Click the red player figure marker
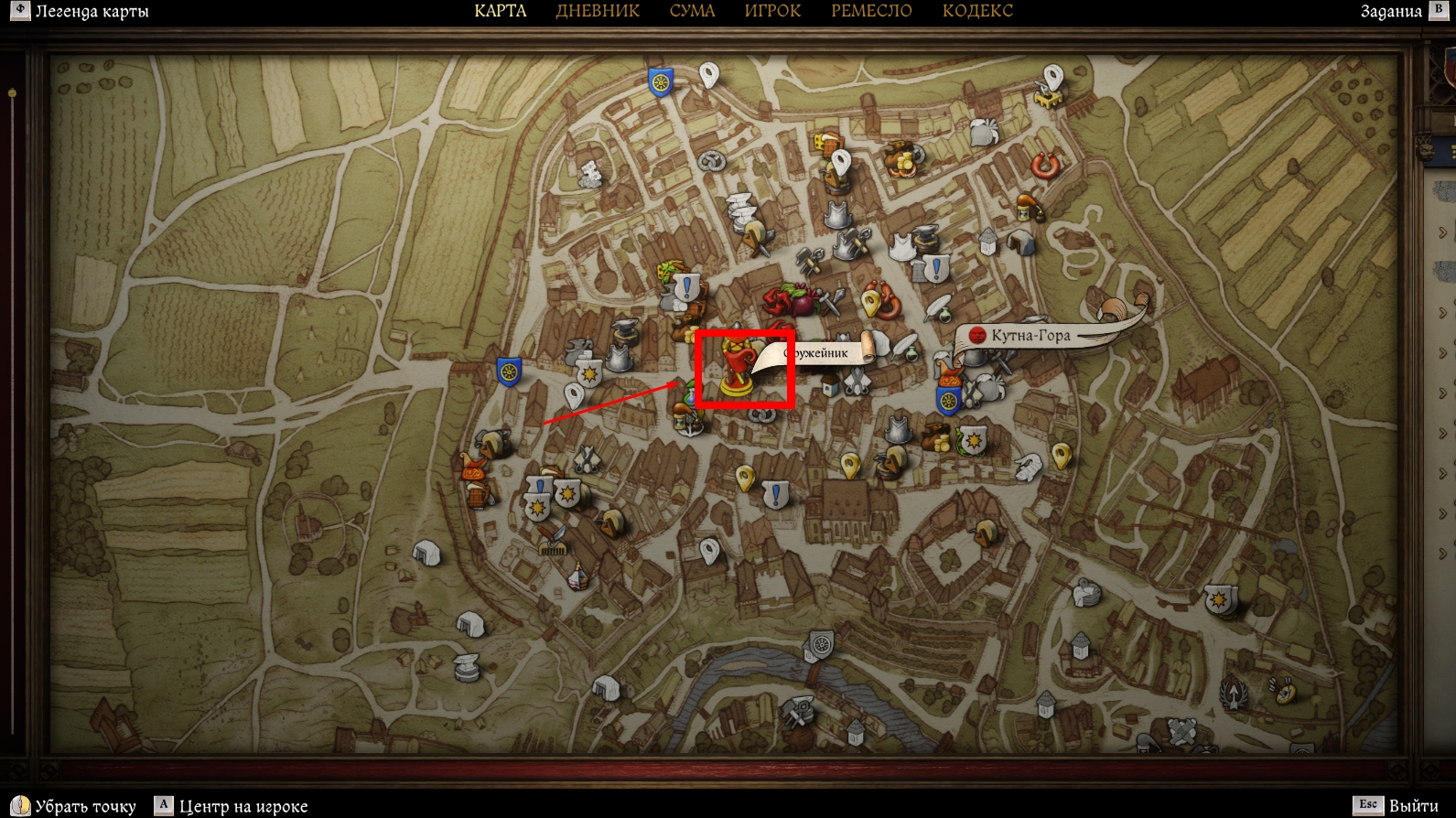The image size is (1456, 818). (737, 368)
